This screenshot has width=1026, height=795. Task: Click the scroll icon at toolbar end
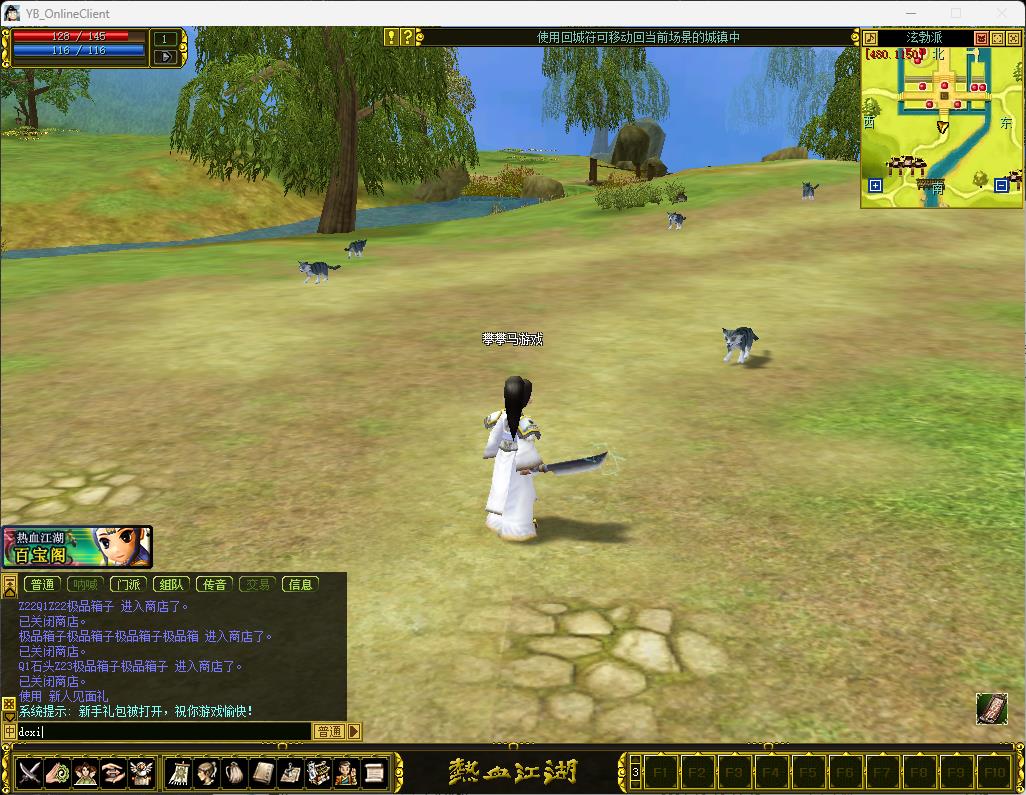click(374, 772)
